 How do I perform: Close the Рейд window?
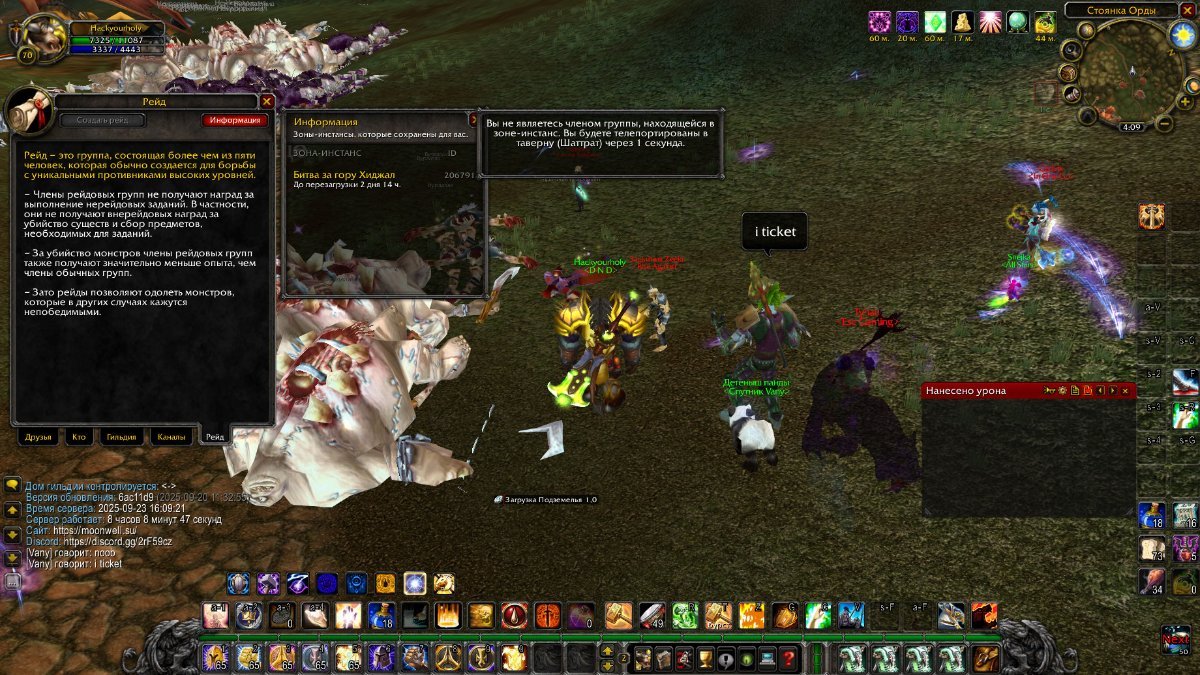pyautogui.click(x=267, y=101)
